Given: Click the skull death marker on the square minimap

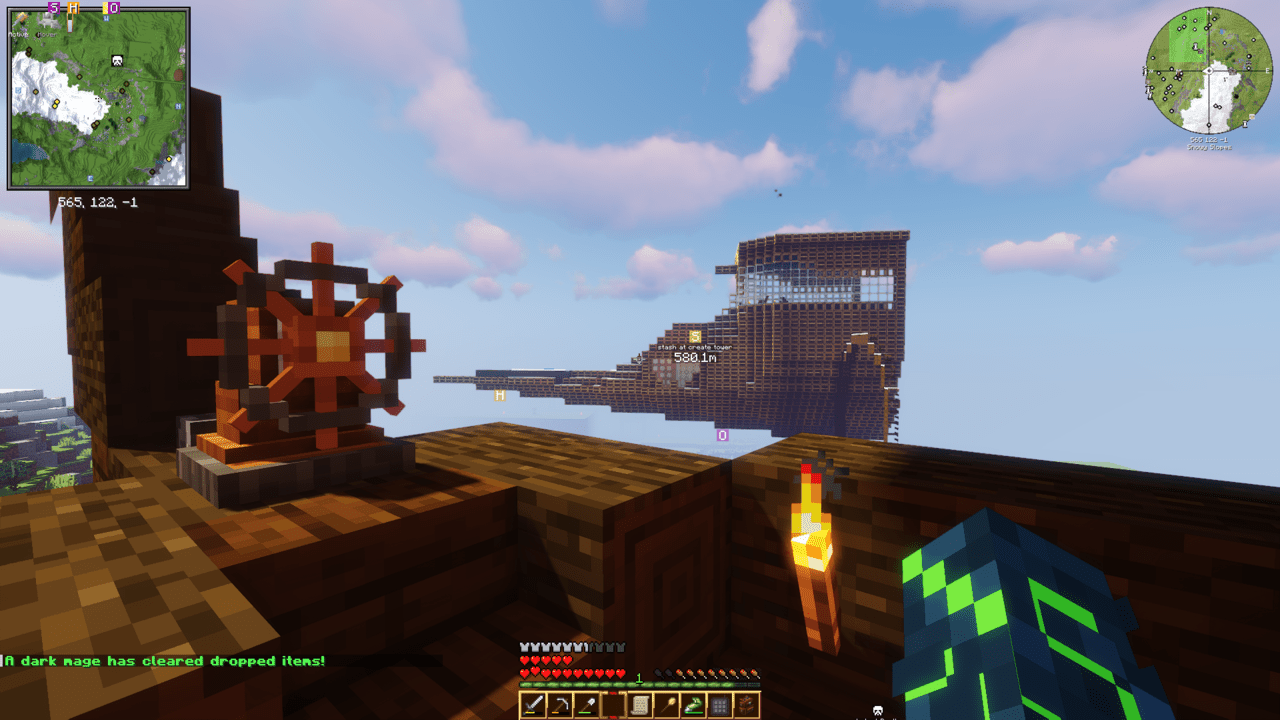Looking at the screenshot, I should [x=117, y=61].
